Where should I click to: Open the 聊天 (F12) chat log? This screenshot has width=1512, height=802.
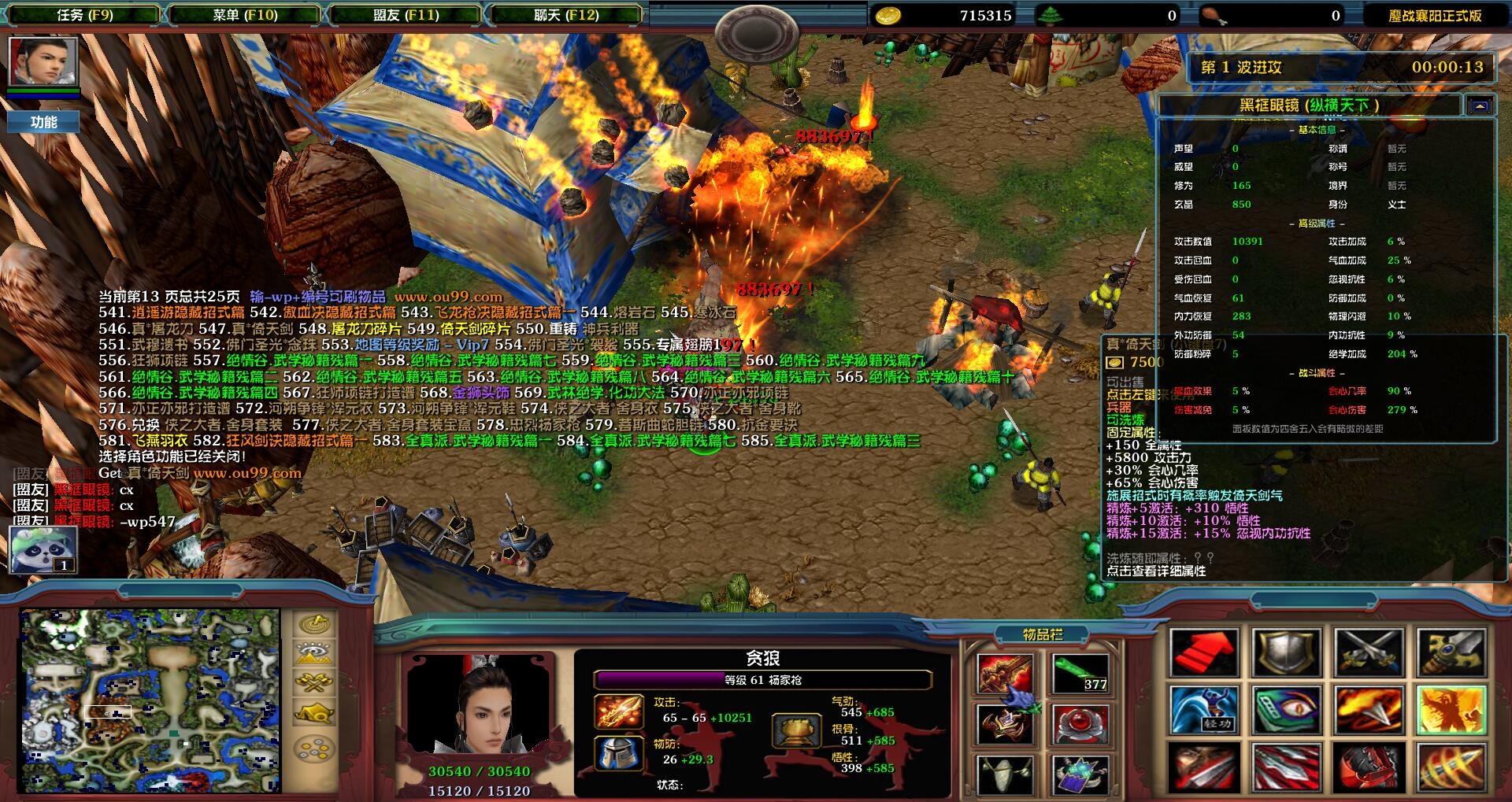tap(565, 15)
